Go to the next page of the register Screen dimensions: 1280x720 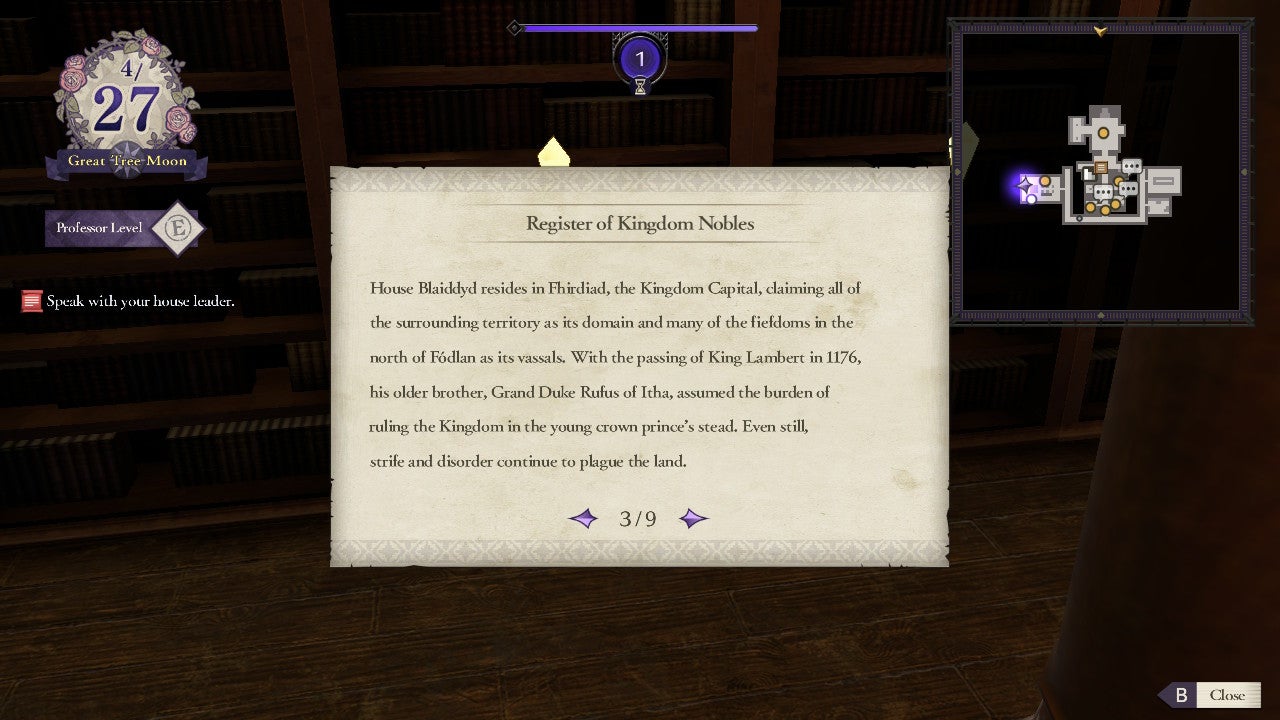pos(693,518)
